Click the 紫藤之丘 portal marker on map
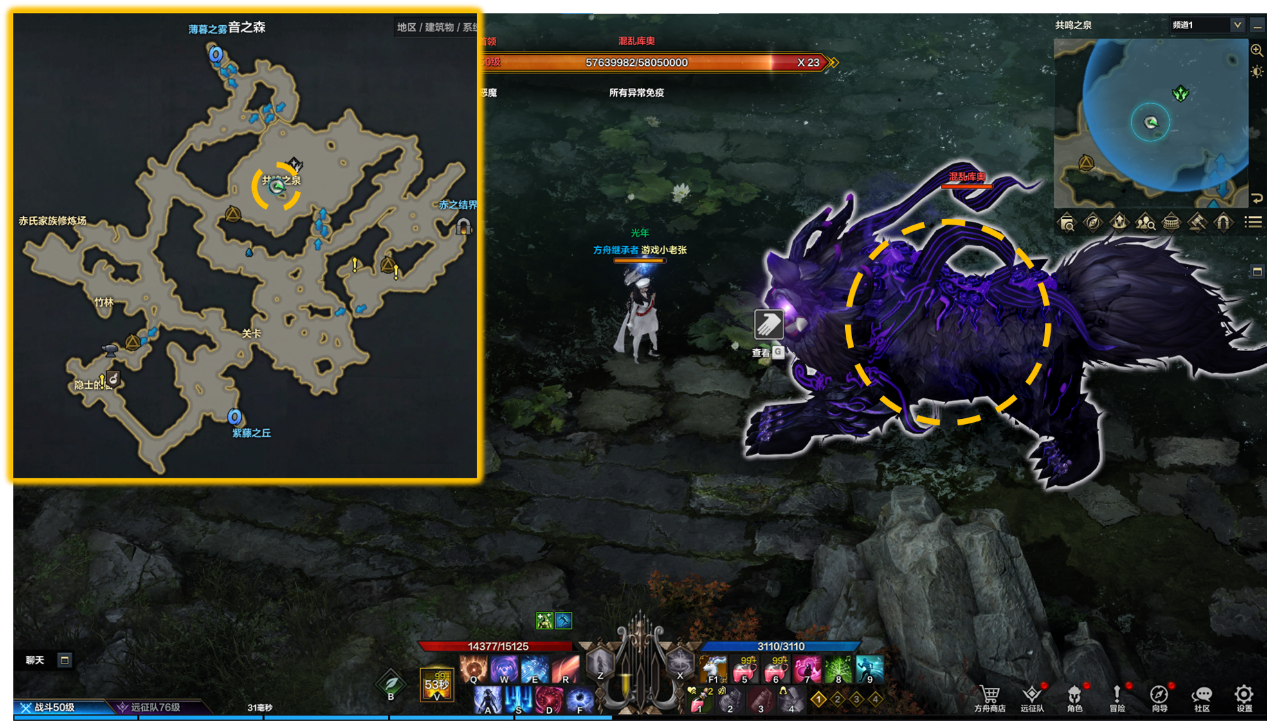 (x=235, y=417)
